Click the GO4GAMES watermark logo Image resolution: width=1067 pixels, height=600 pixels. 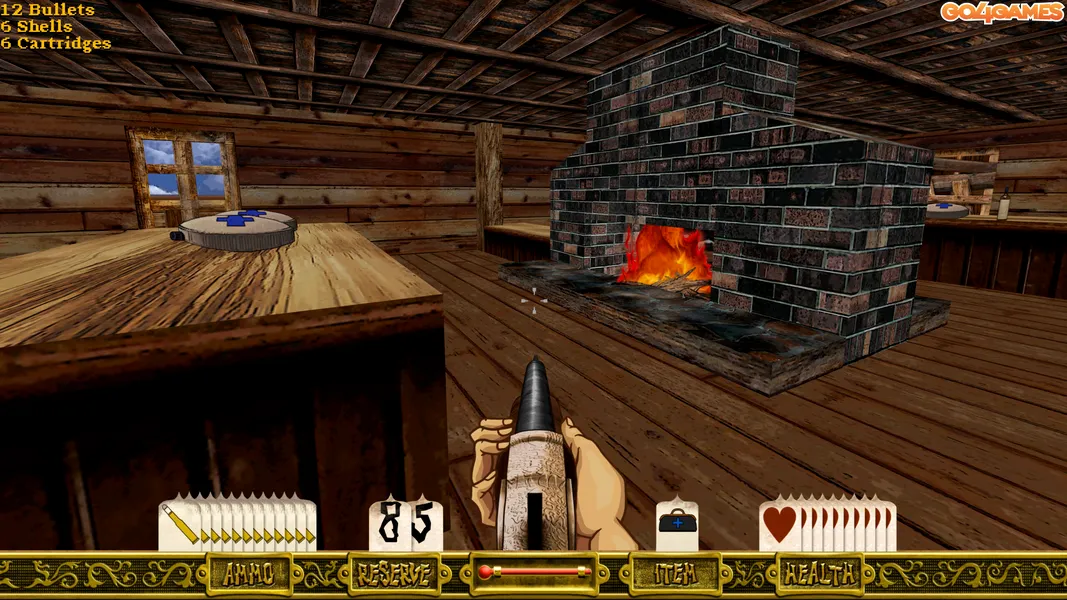tap(1001, 12)
